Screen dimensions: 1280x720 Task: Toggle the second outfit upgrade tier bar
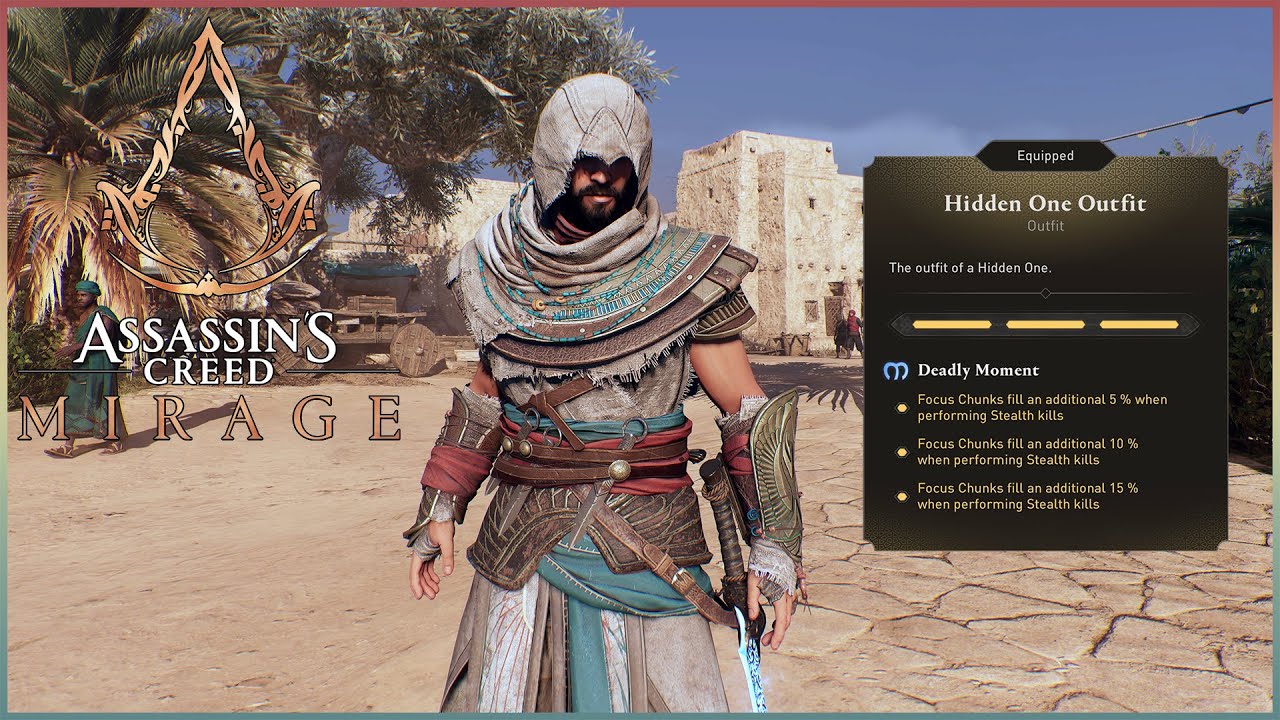[x=1047, y=324]
